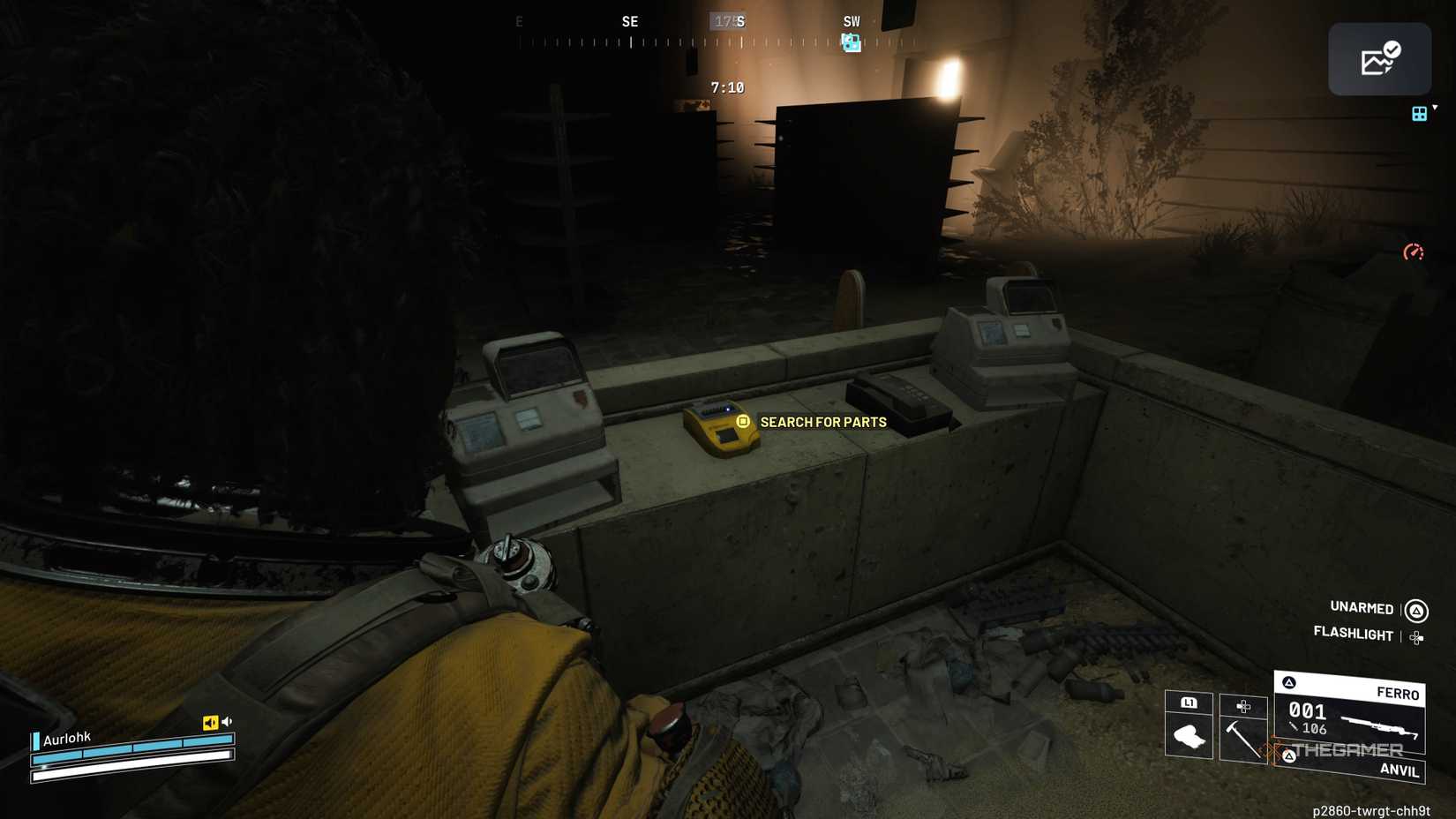This screenshot has height=819, width=1456.
Task: Open the FERRO weapon card triangle selector
Action: [1288, 681]
